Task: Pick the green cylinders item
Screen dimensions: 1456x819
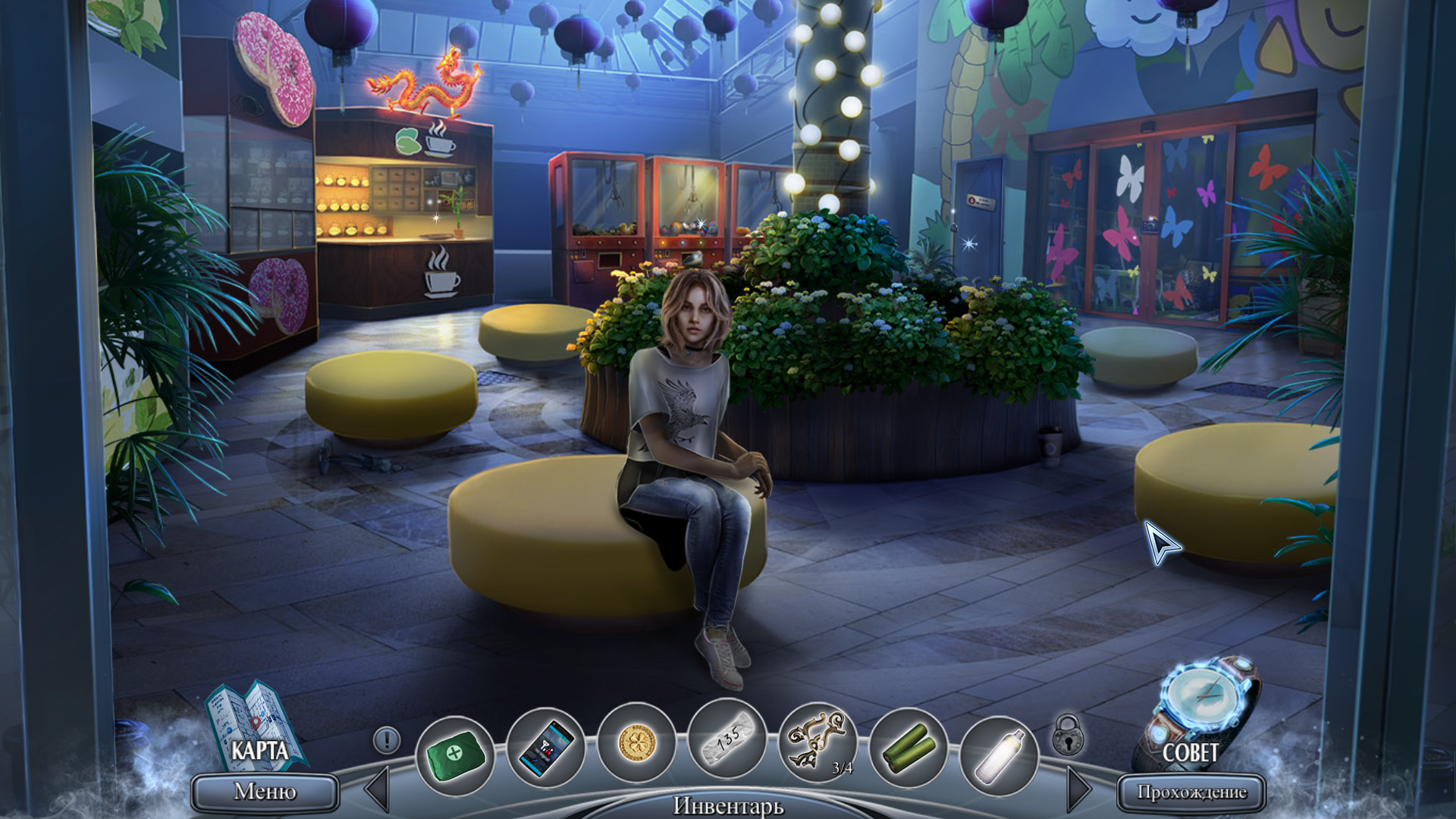Action: (908, 747)
